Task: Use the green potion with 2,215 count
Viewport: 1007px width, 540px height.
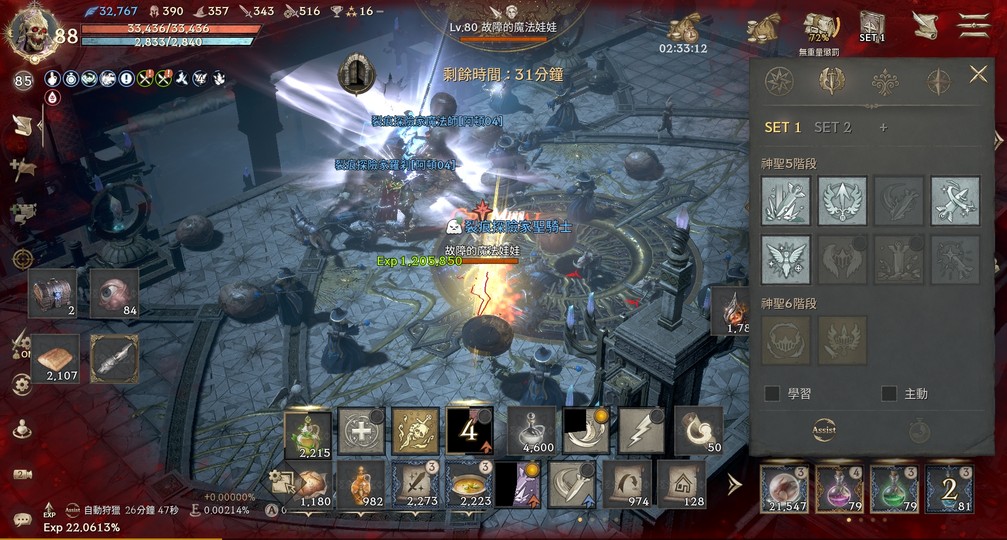Action: (308, 432)
